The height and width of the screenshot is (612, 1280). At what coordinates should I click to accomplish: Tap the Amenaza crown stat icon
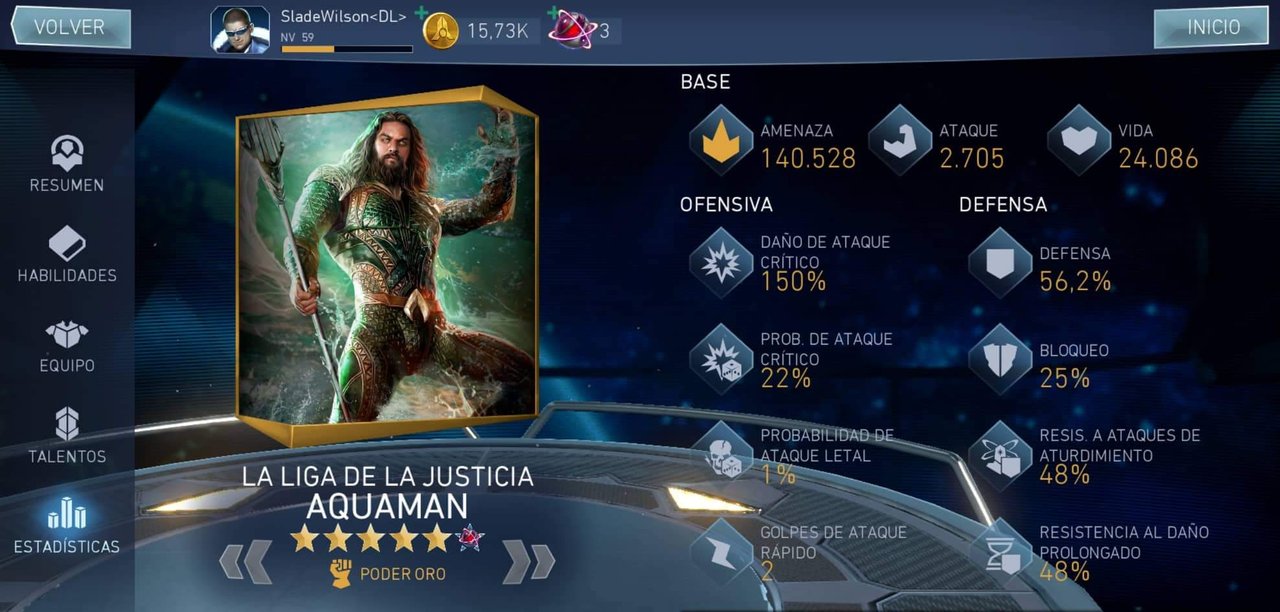[x=721, y=140]
